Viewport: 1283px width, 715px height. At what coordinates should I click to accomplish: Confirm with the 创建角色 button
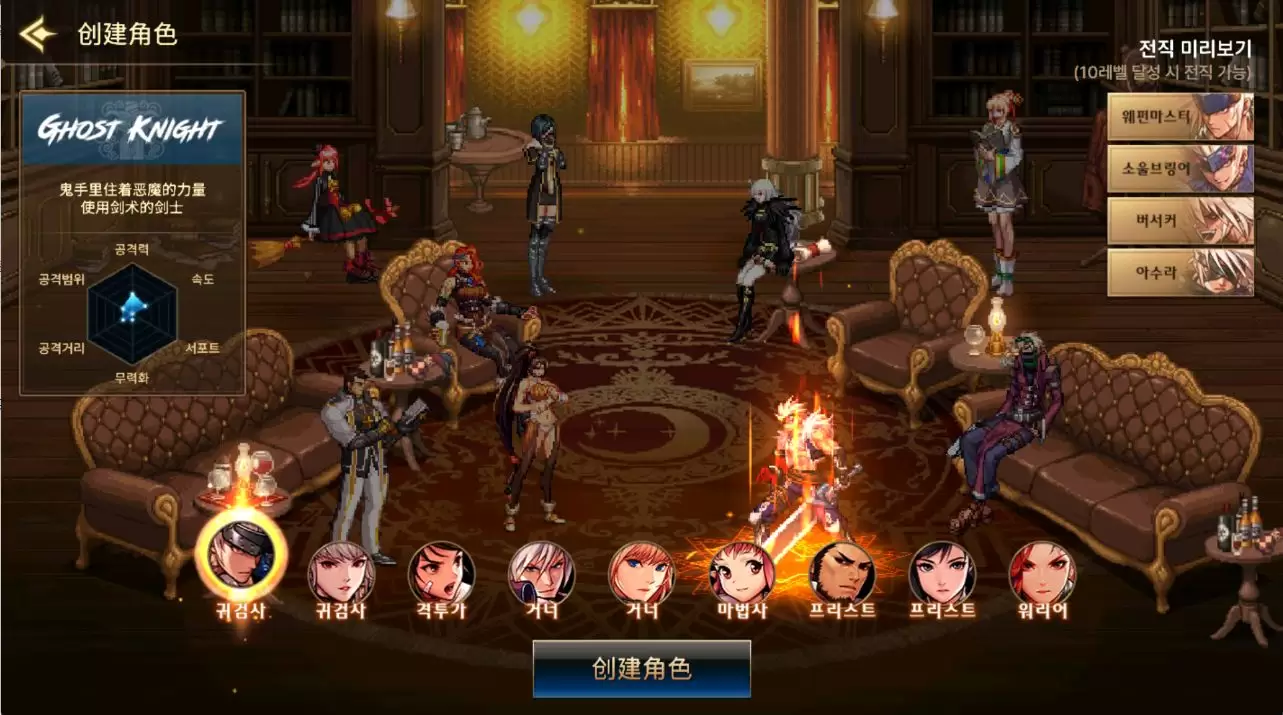pos(641,668)
